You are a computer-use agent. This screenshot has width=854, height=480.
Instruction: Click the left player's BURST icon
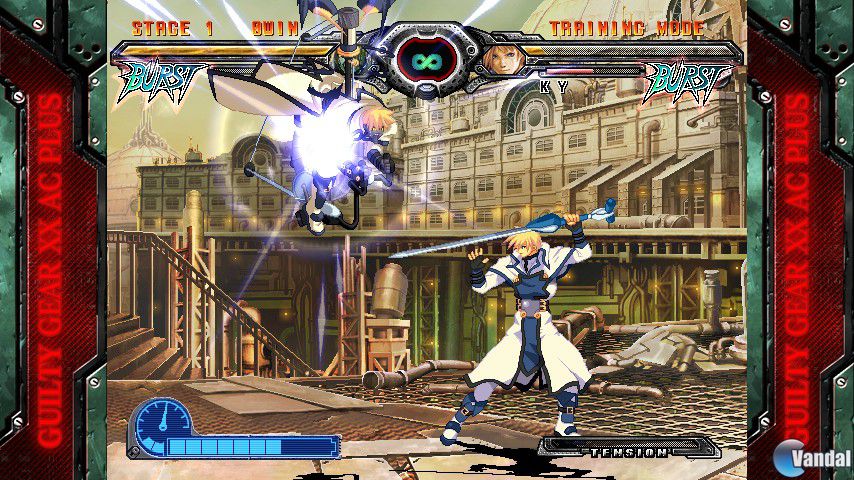tap(162, 80)
